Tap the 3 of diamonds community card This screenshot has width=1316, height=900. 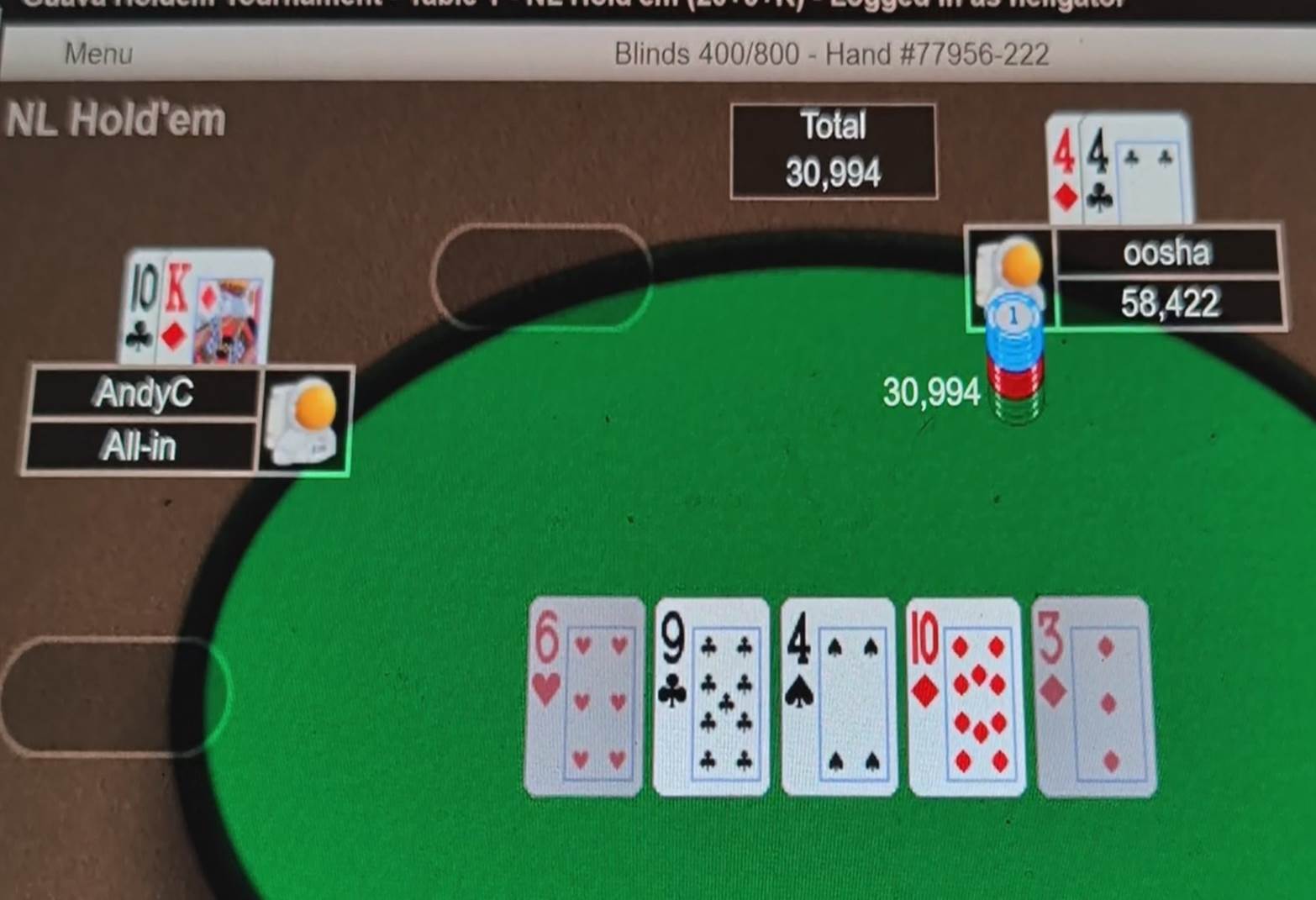[x=1090, y=697]
